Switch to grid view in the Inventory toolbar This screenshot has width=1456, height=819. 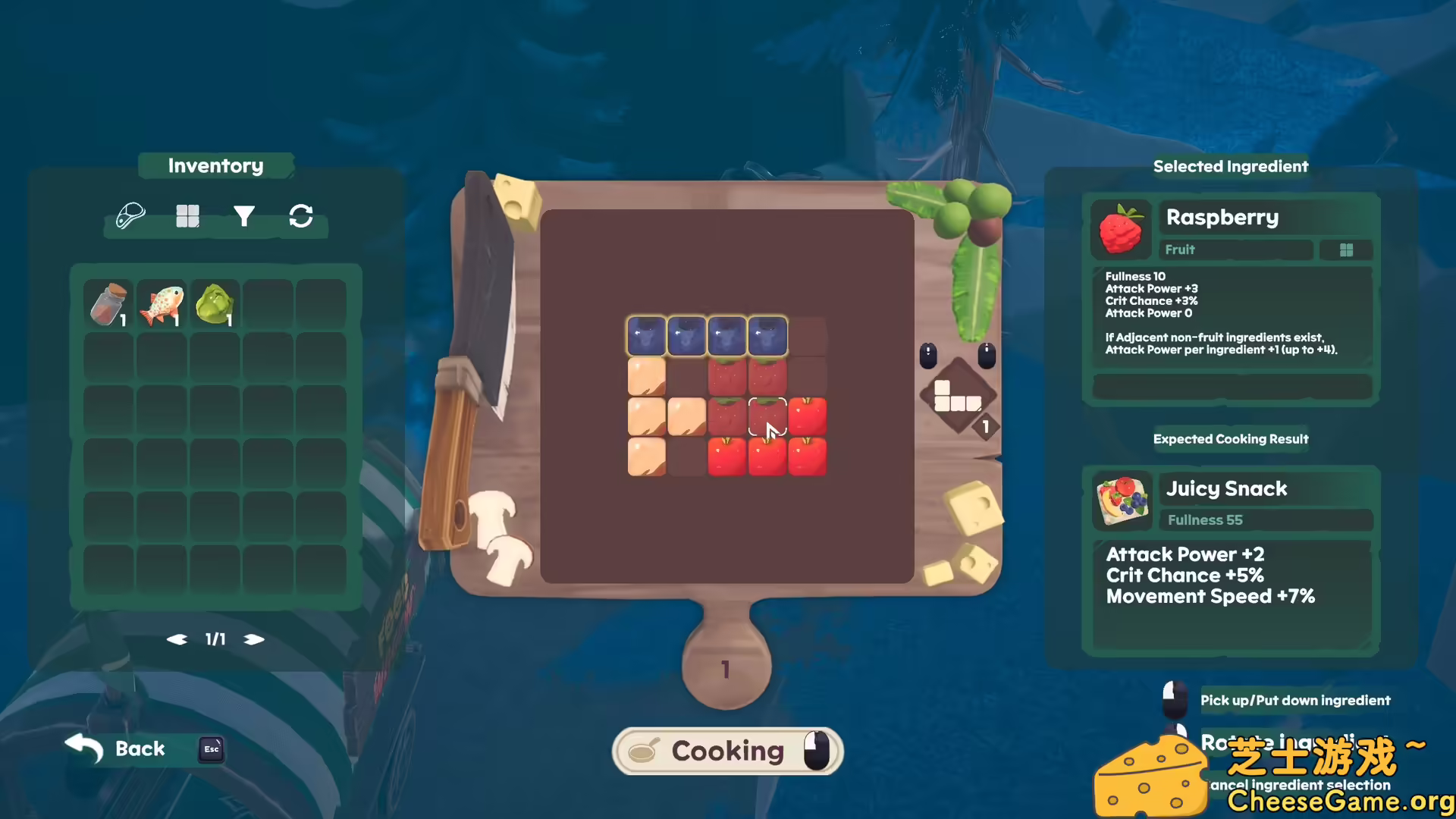point(187,215)
